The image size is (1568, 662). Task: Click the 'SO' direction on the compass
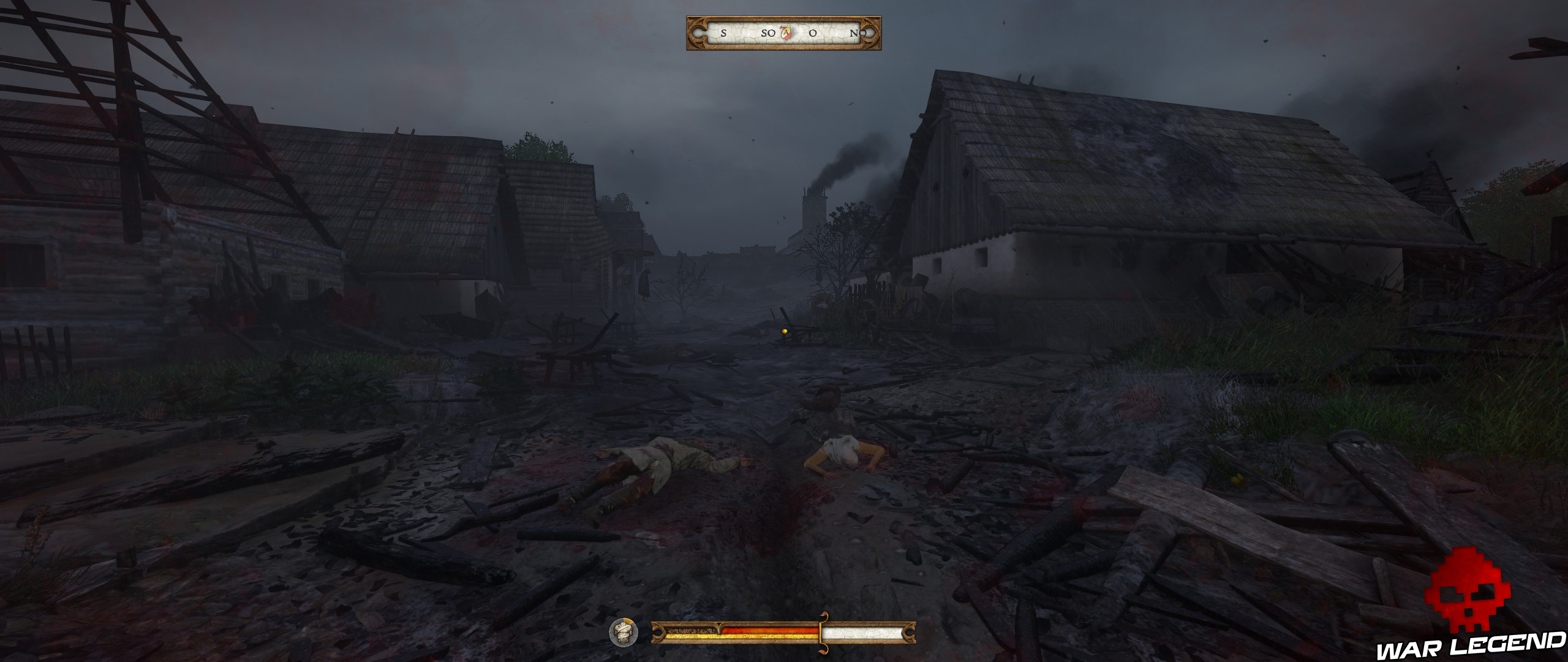[767, 34]
